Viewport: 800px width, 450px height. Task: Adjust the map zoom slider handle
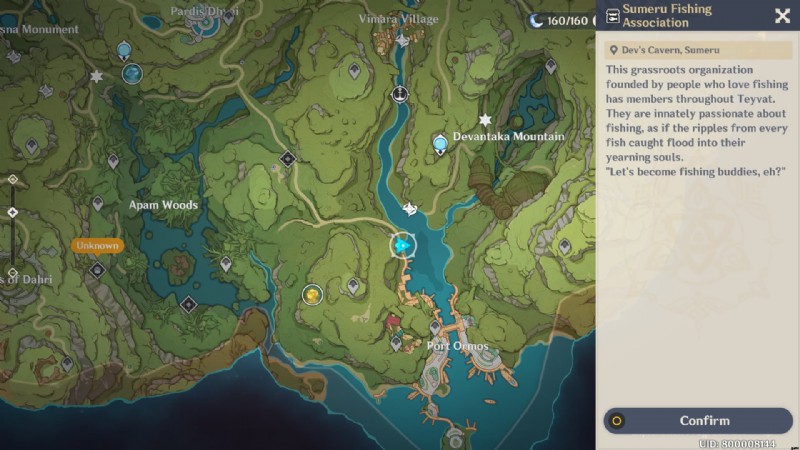(12, 212)
